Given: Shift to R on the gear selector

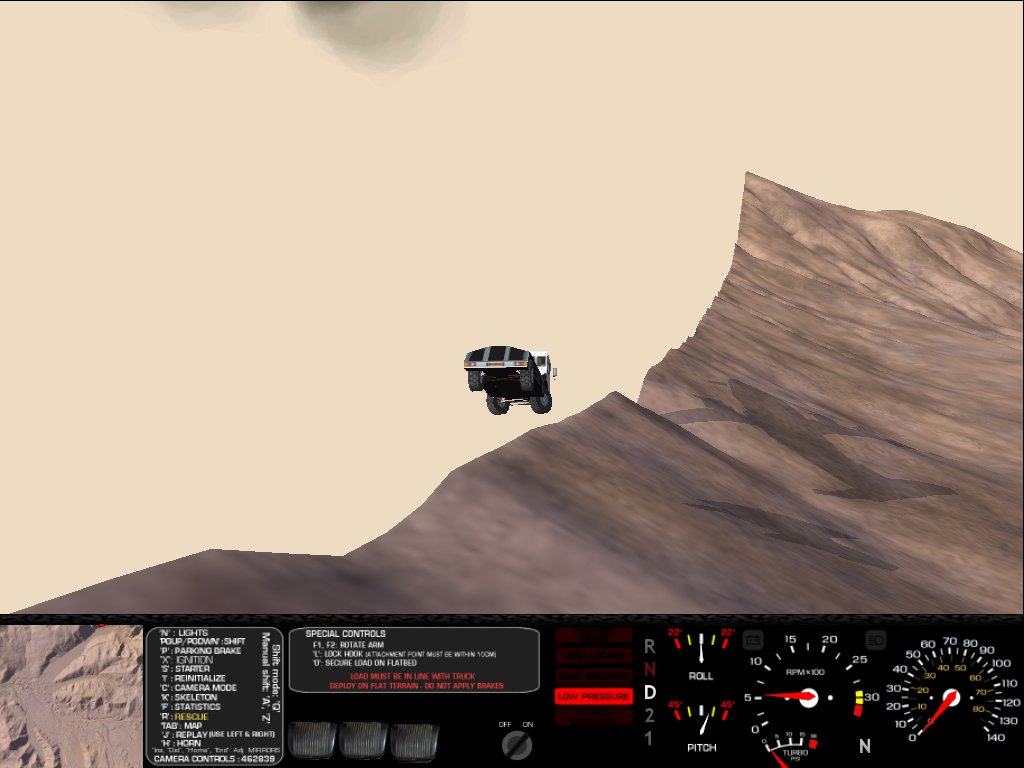Looking at the screenshot, I should 649,646.
